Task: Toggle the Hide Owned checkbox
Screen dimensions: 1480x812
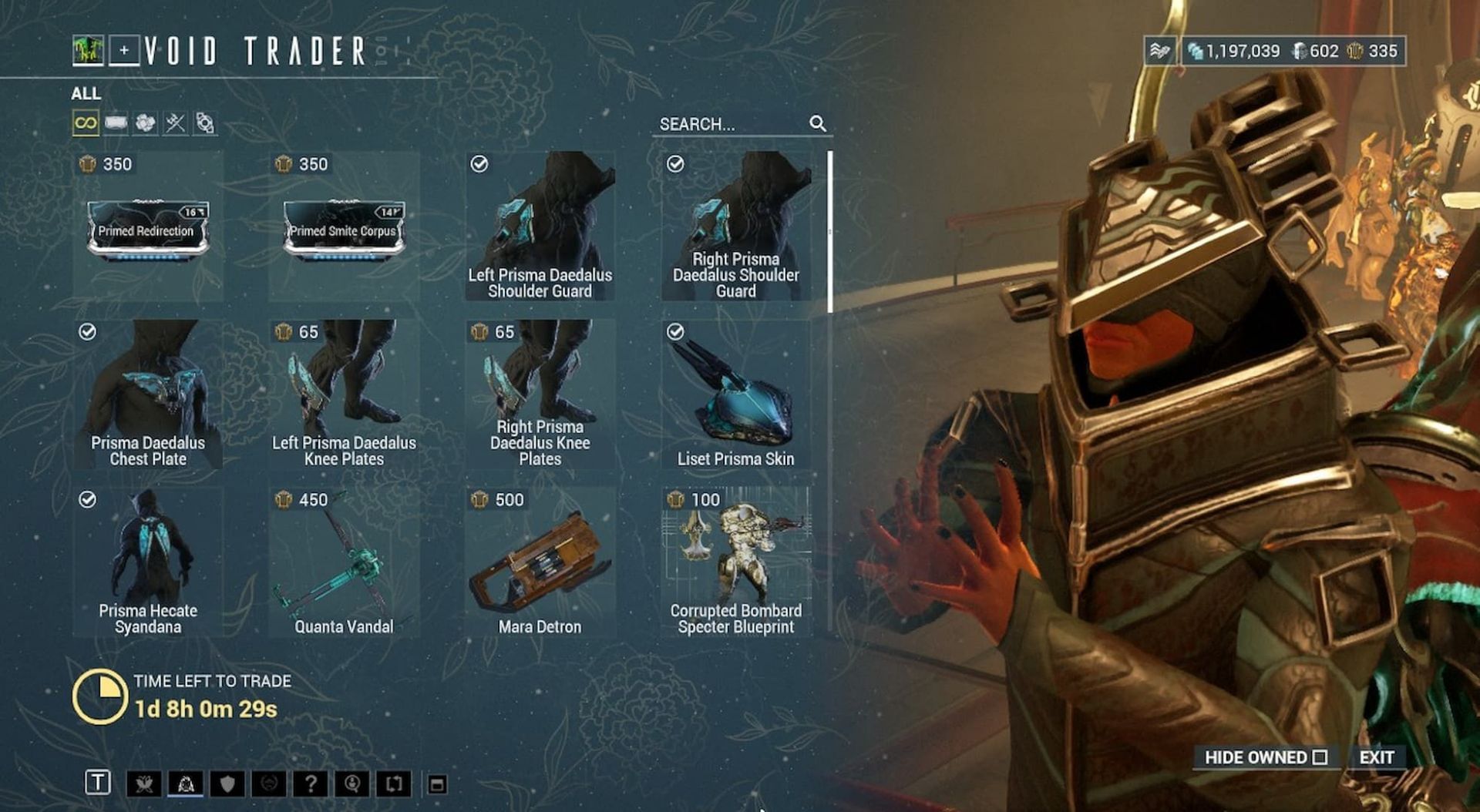Action: (1320, 758)
